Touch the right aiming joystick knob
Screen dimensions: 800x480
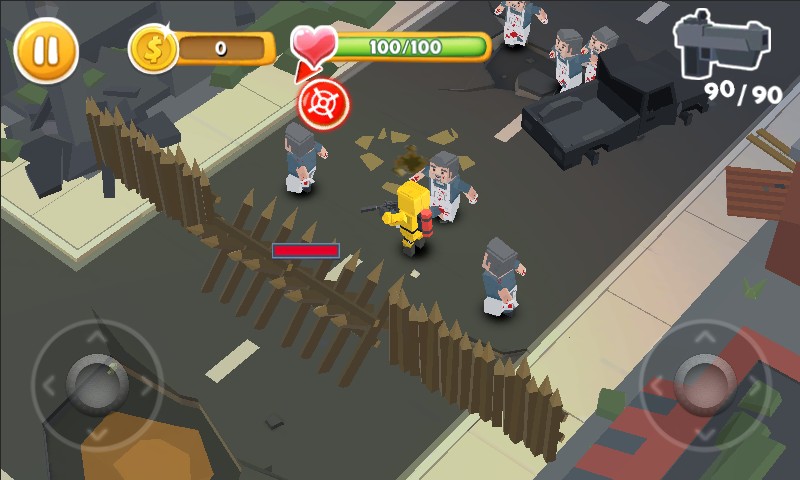(x=704, y=382)
